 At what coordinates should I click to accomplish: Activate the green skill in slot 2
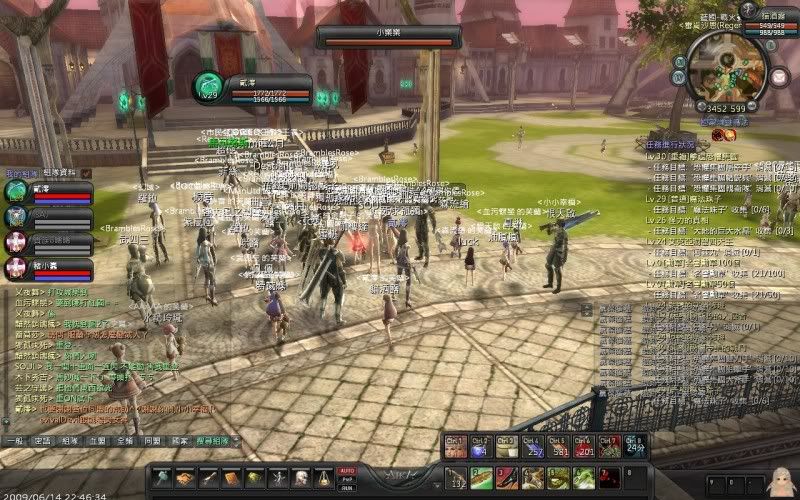[x=482, y=478]
